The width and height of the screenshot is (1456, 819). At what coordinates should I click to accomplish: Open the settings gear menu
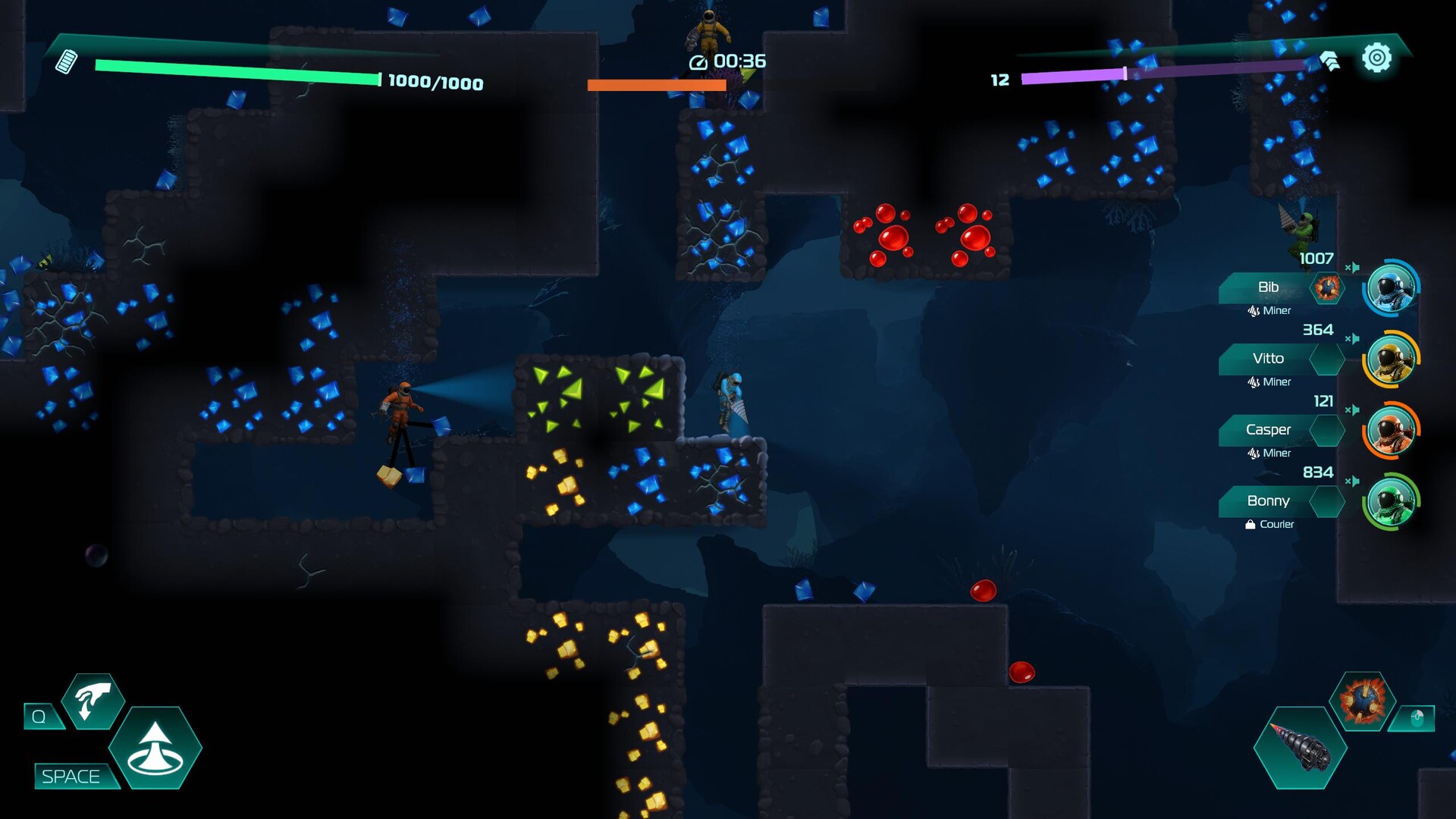tap(1376, 58)
